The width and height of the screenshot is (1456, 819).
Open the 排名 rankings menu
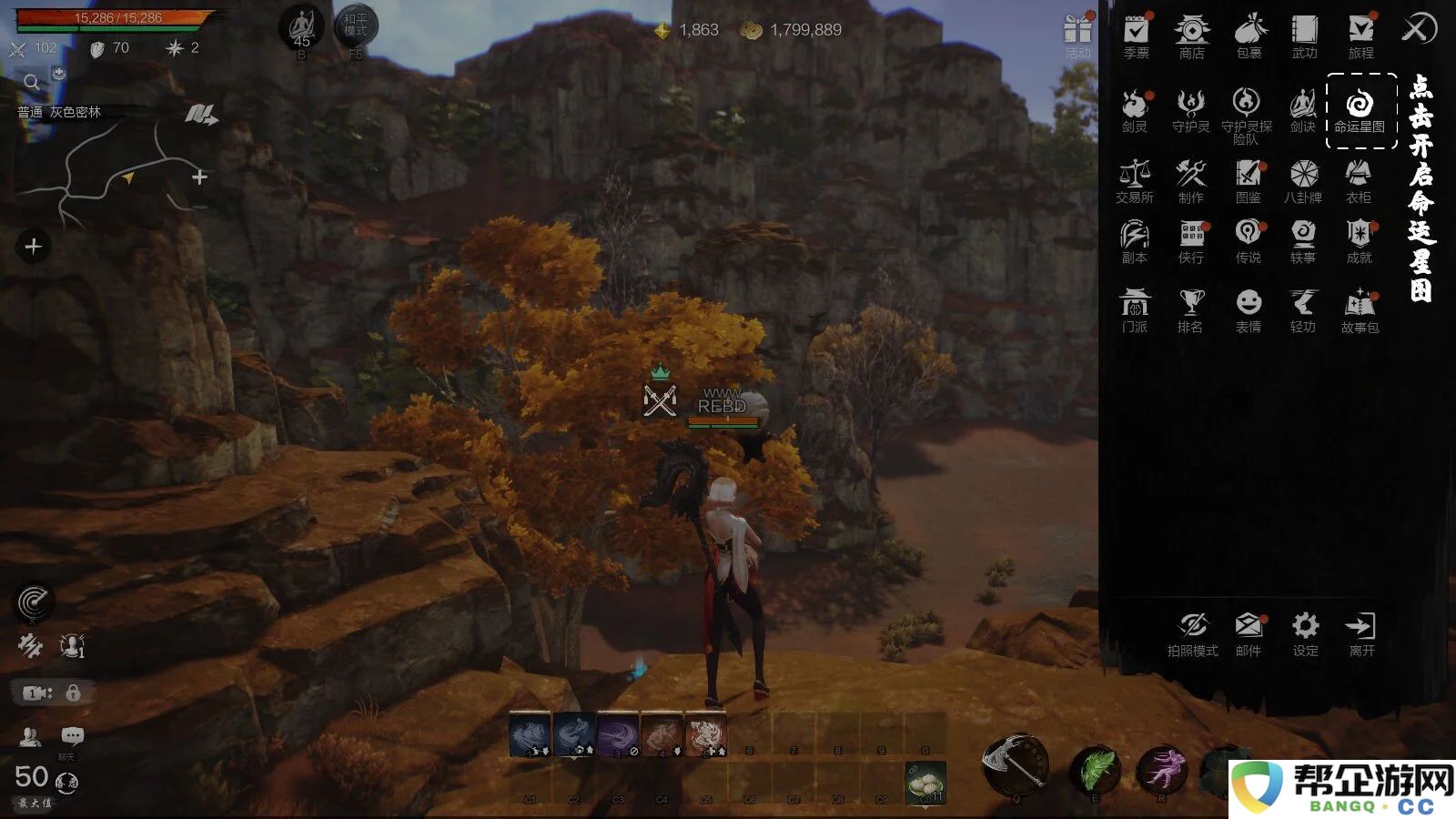[1190, 308]
